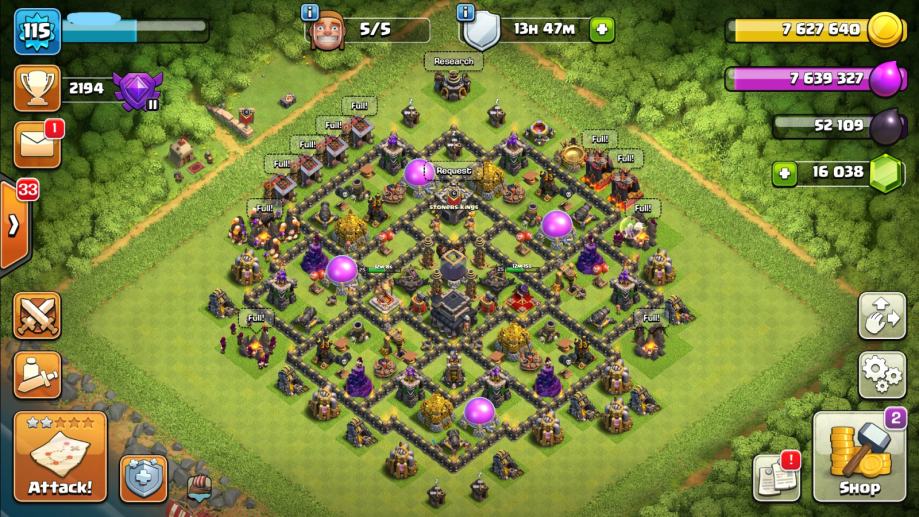Viewport: 919px width, 517px height.
Task: Expand the side chat panel arrow
Action: [x=13, y=224]
